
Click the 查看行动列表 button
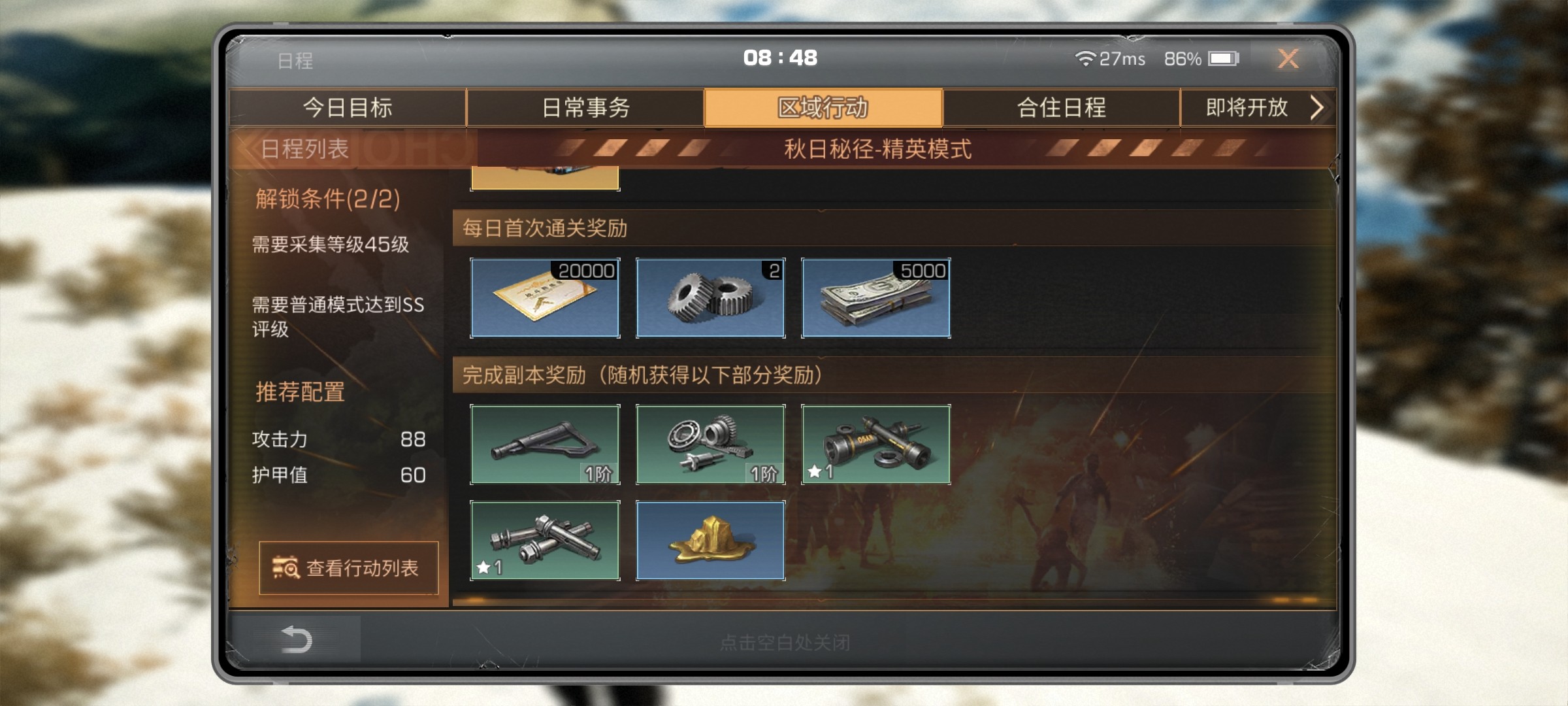(350, 569)
